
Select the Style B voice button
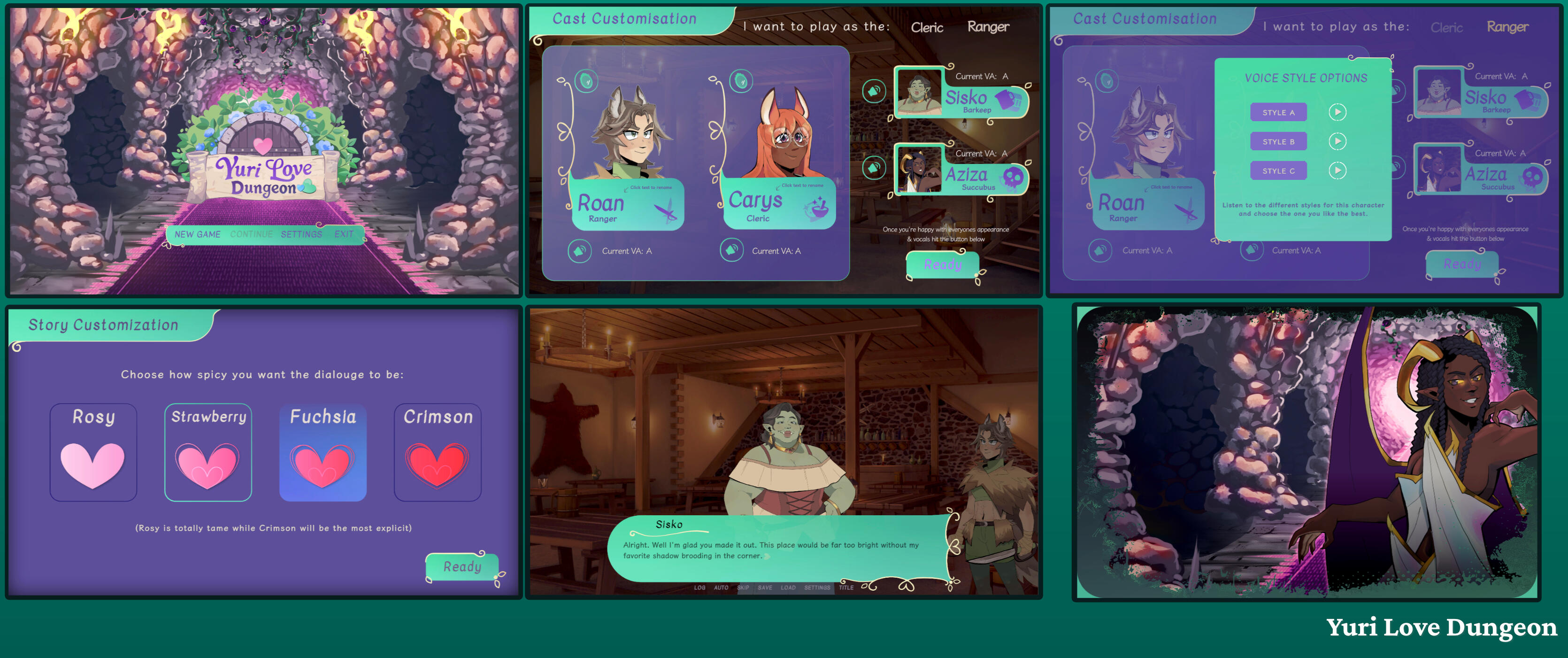(x=1278, y=142)
